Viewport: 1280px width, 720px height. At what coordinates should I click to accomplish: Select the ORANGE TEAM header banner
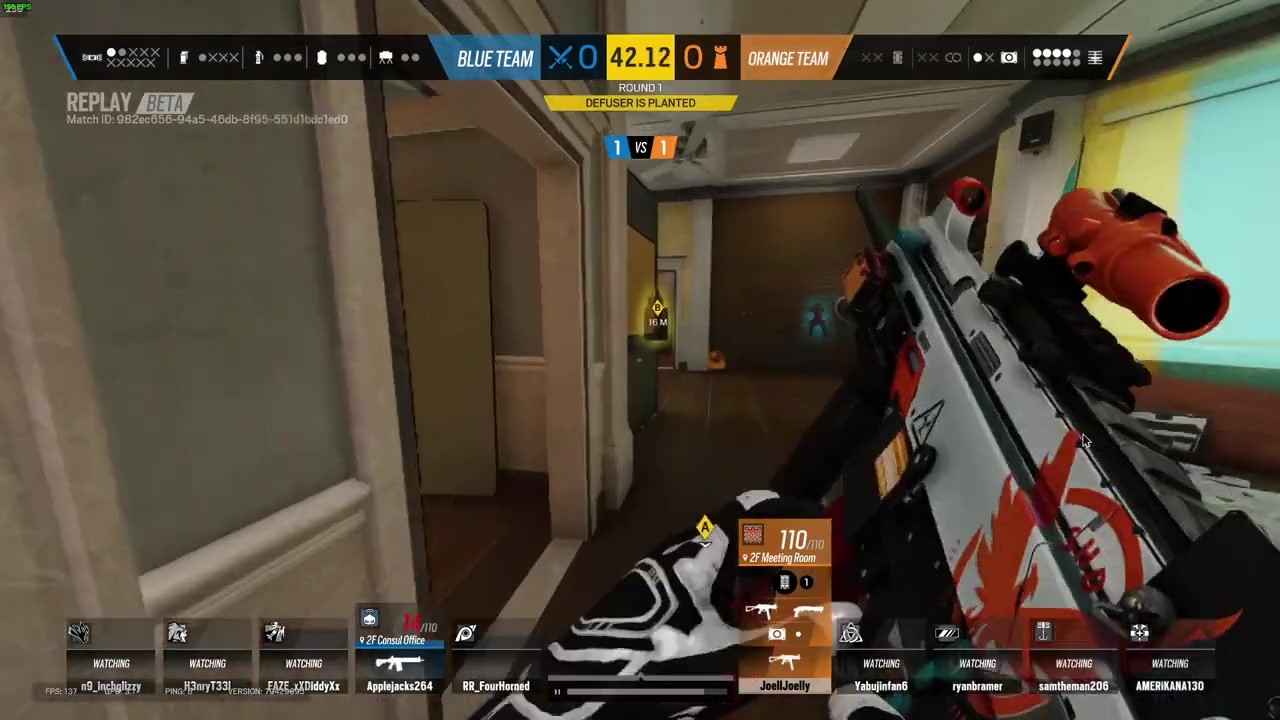point(788,57)
